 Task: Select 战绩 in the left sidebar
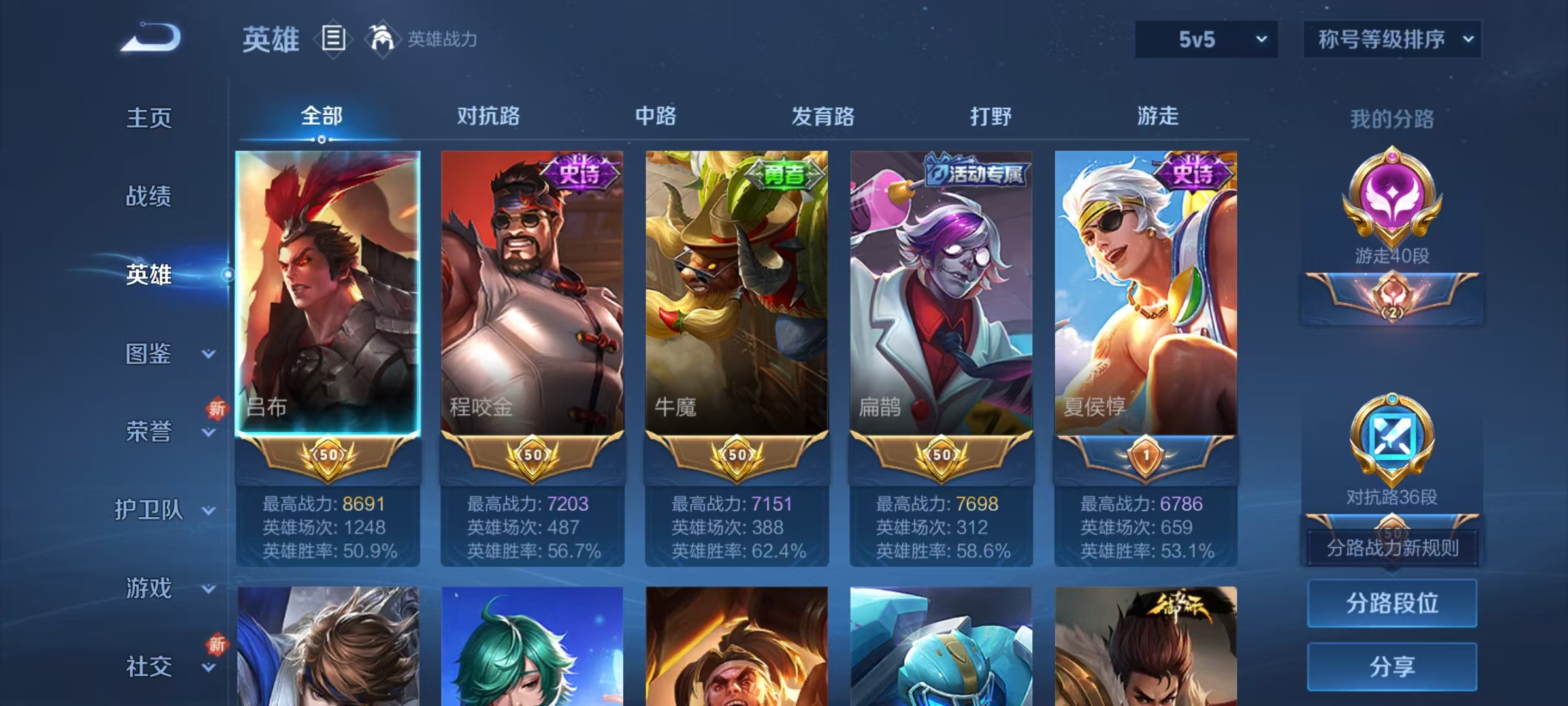149,197
